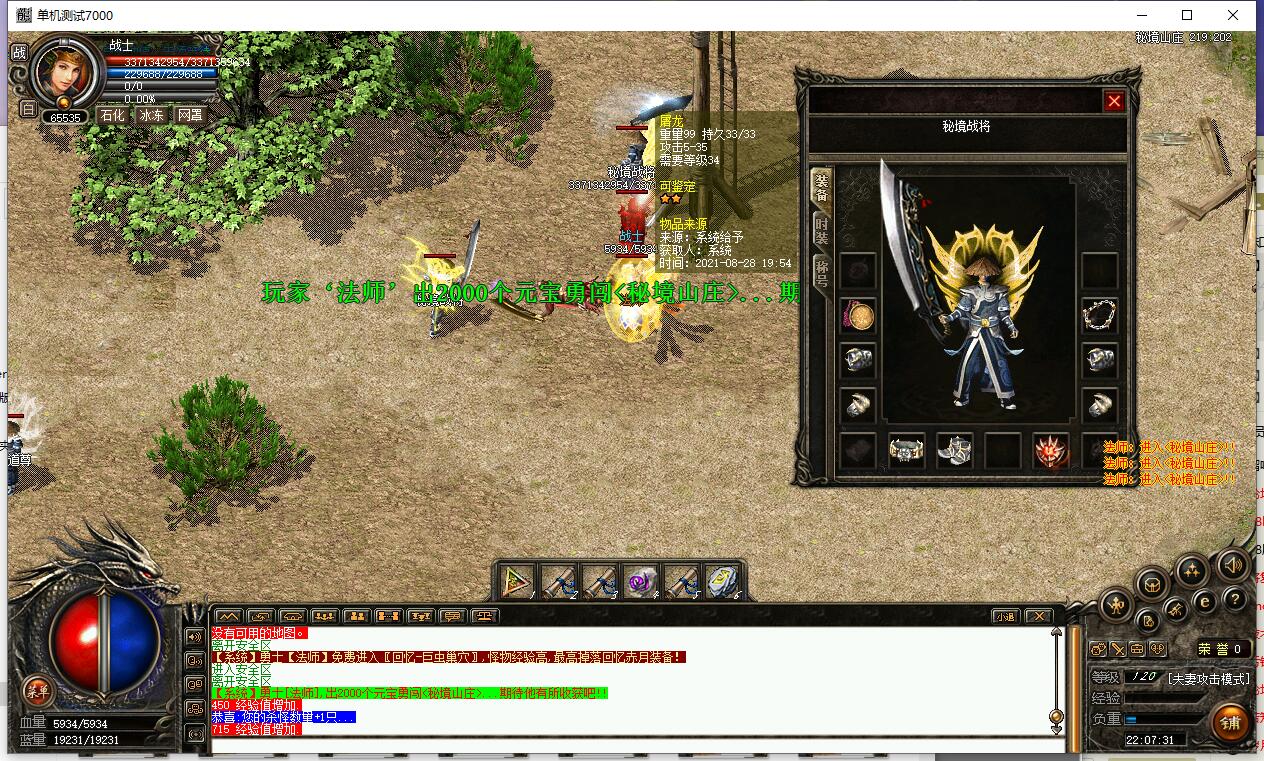Activate the green triangle hotbar item
The image size is (1264, 761).
coord(518,582)
